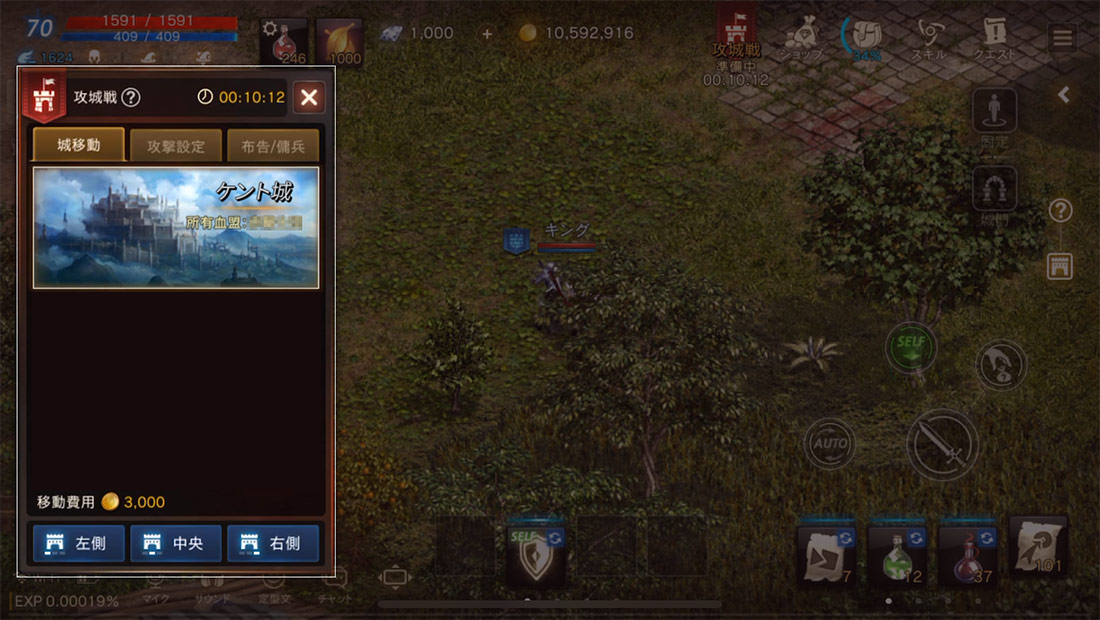
Task: Choose the 中央 castle move button
Action: (176, 543)
